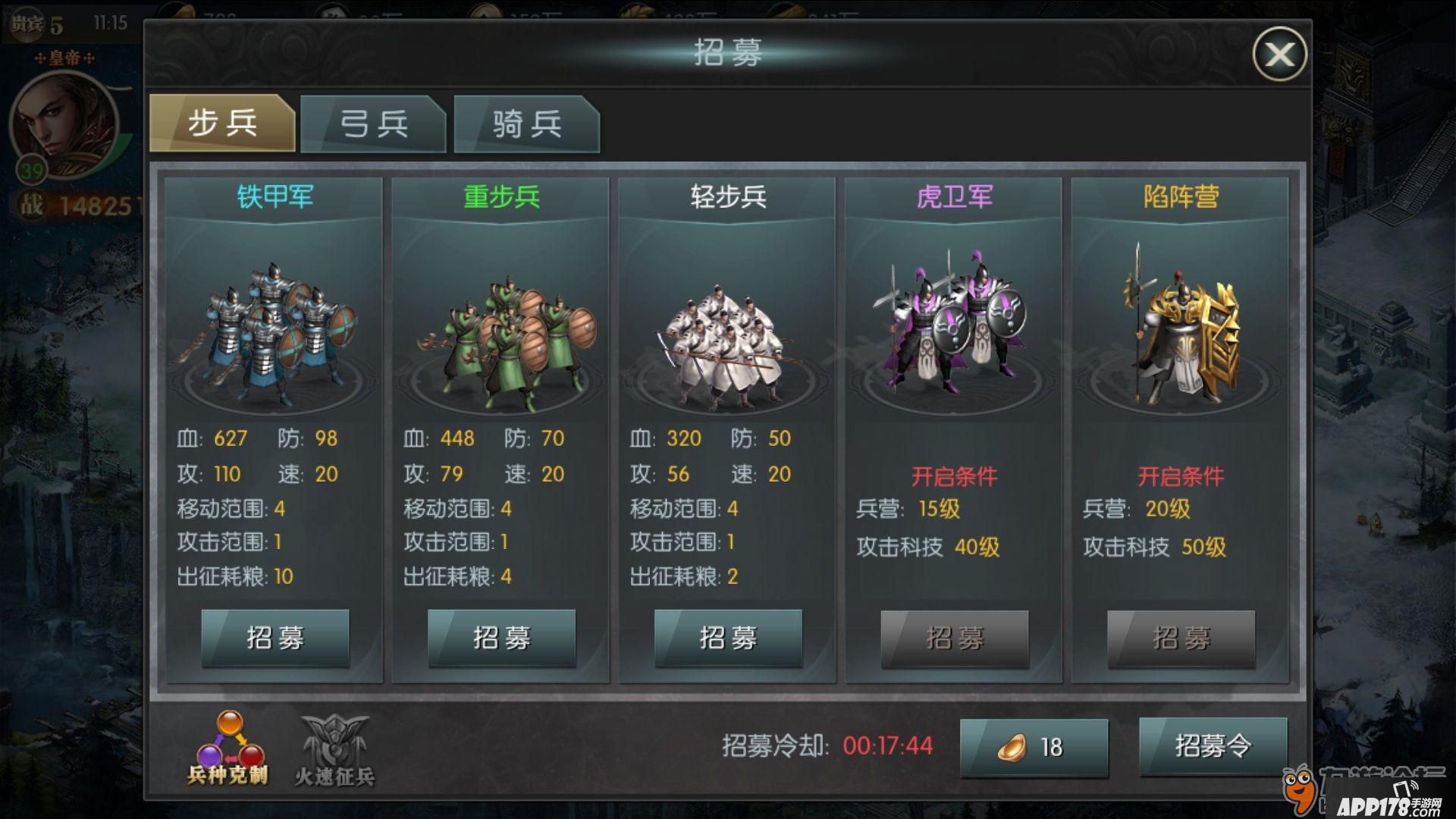
Task: Open the 兵种克制 unit counter chart
Action: click(x=229, y=747)
